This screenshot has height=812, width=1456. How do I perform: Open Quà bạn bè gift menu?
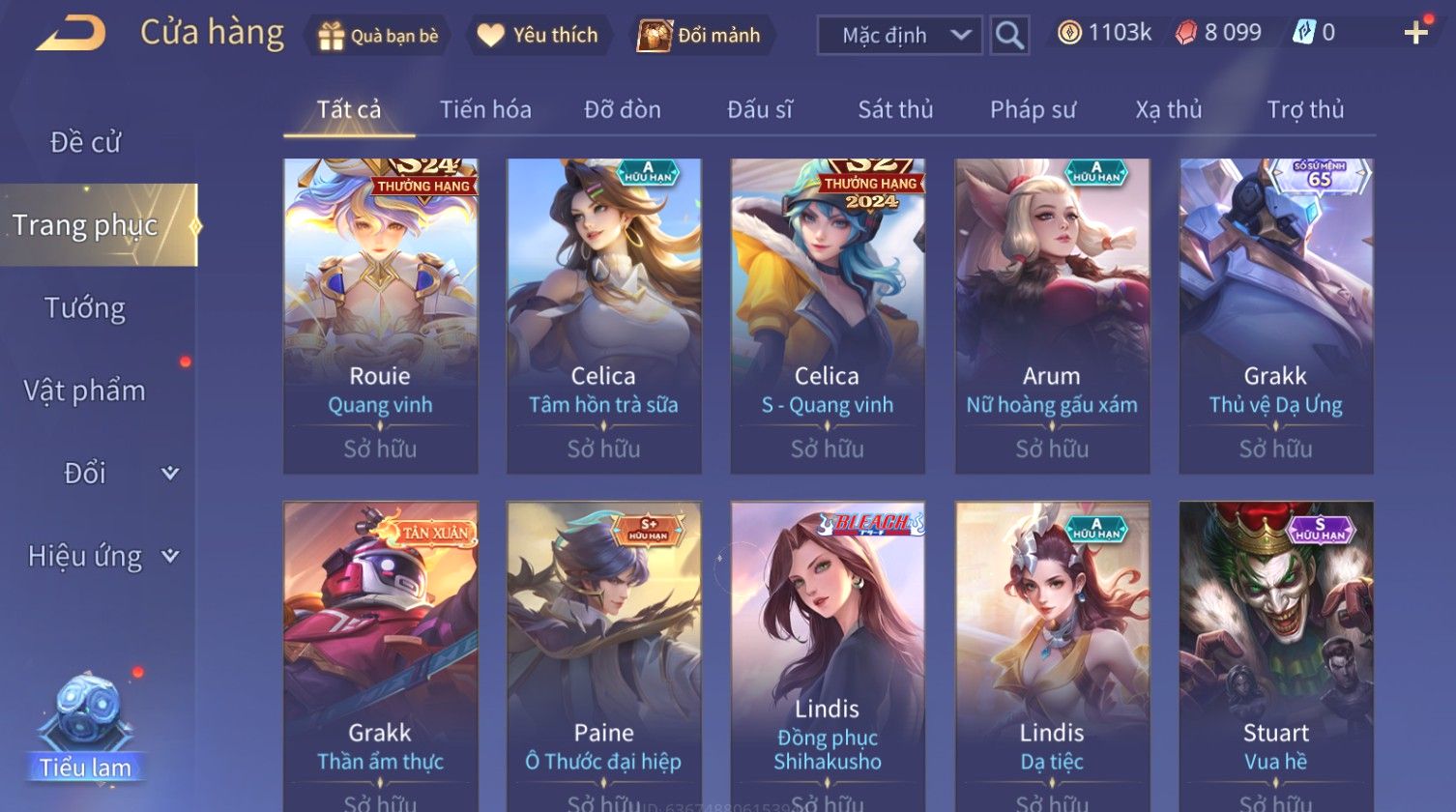(378, 36)
